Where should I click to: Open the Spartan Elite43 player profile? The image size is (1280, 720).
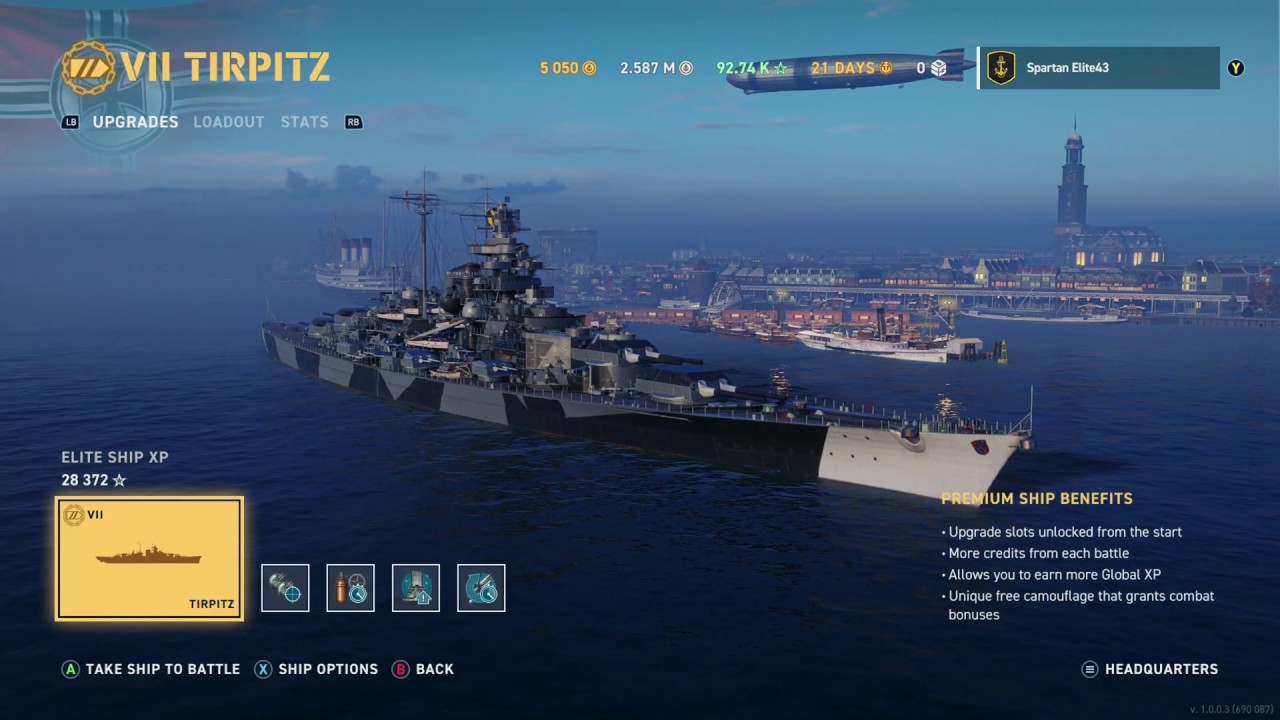pyautogui.click(x=1098, y=68)
